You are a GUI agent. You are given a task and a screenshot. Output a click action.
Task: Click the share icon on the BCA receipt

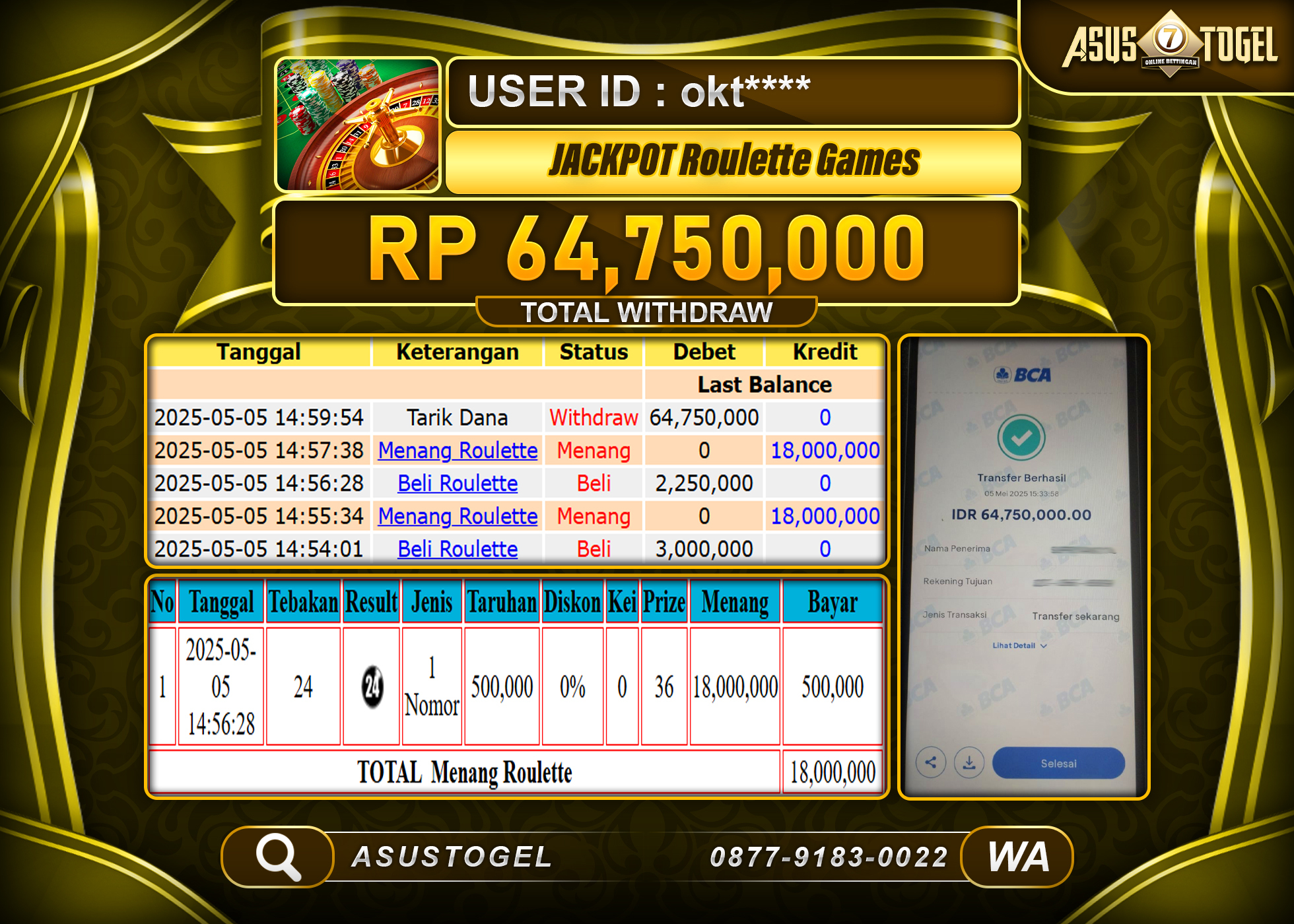(x=931, y=762)
